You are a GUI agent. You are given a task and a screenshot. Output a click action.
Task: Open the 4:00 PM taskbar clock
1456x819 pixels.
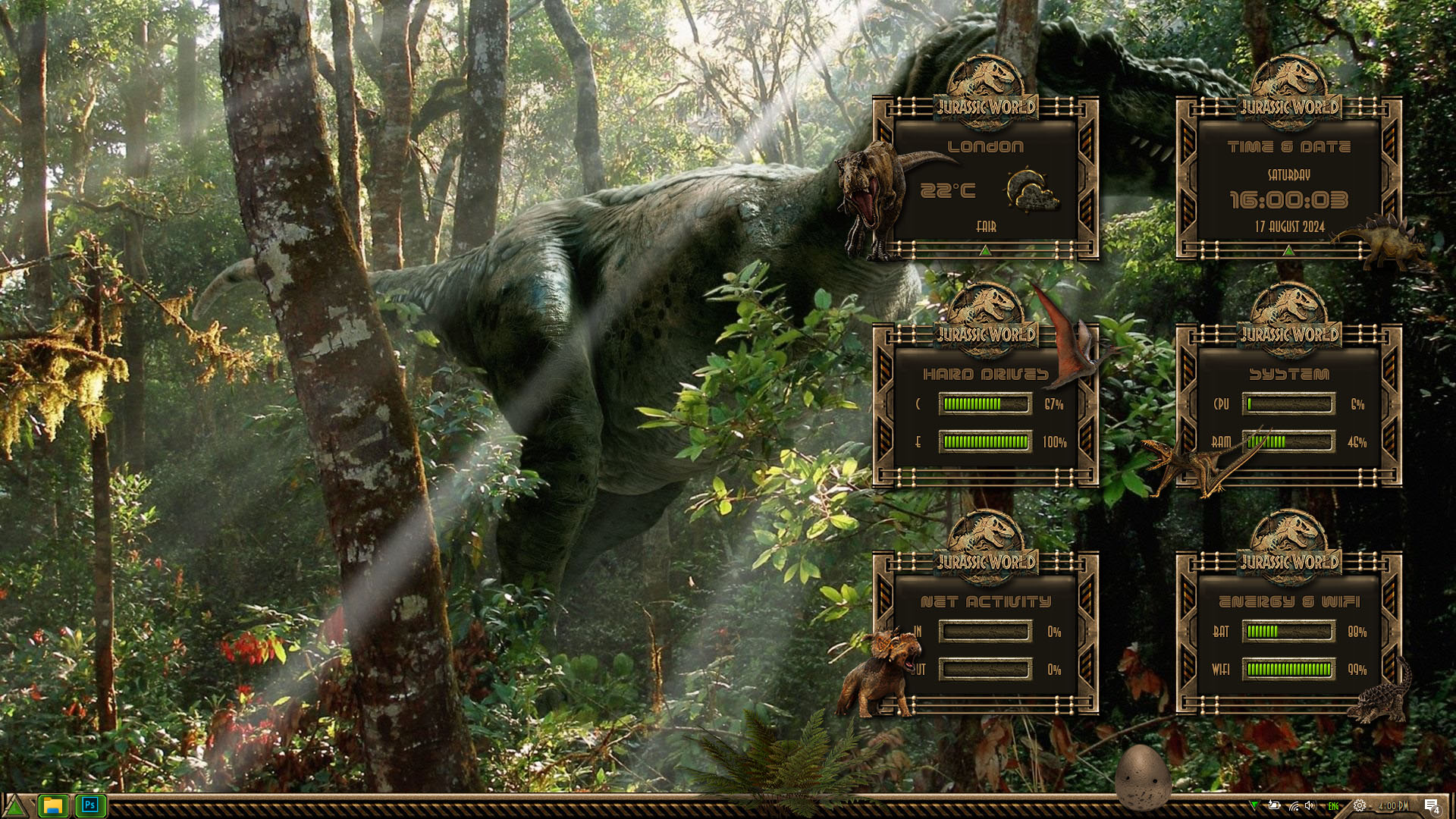tap(1392, 806)
